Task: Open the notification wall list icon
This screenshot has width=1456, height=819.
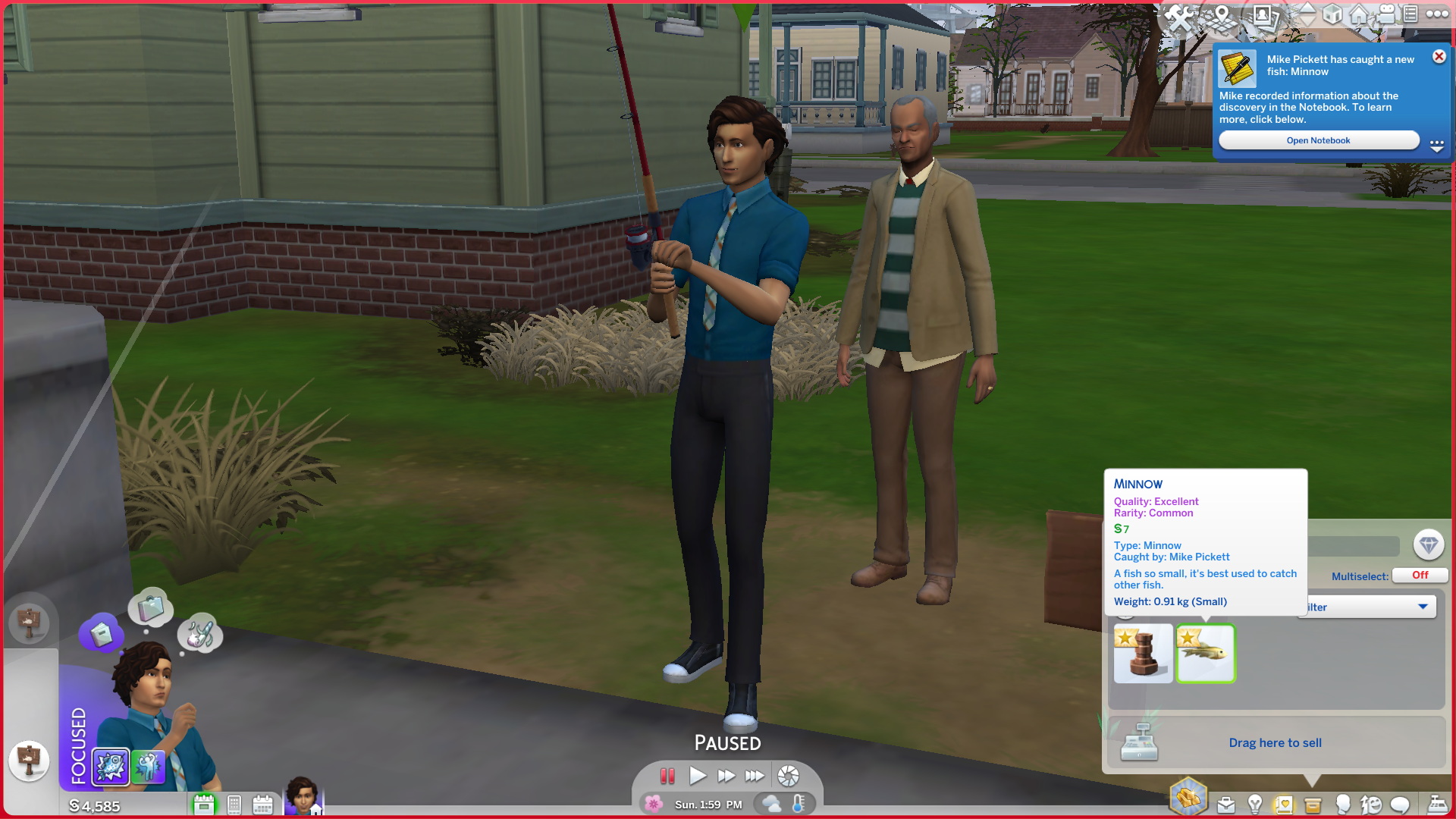Action: point(1409,13)
